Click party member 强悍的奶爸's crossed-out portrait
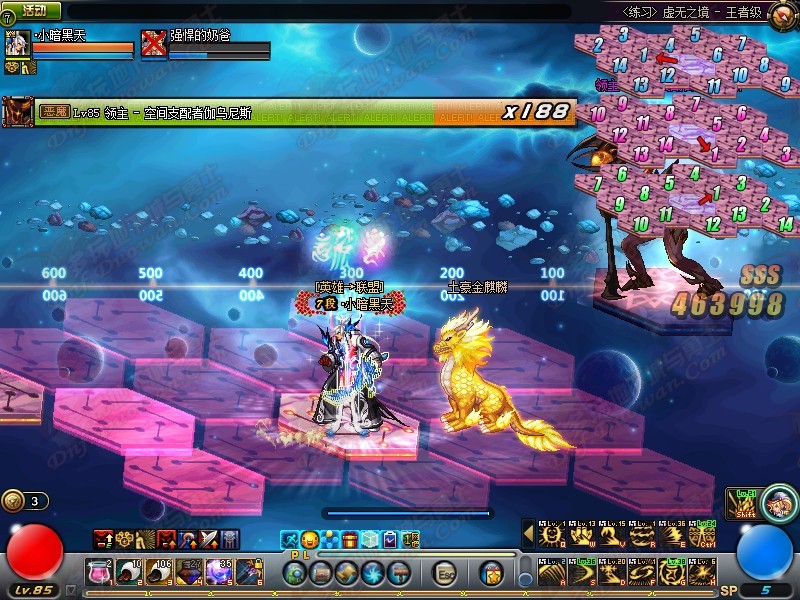Image resolution: width=800 pixels, height=600 pixels. click(x=153, y=43)
